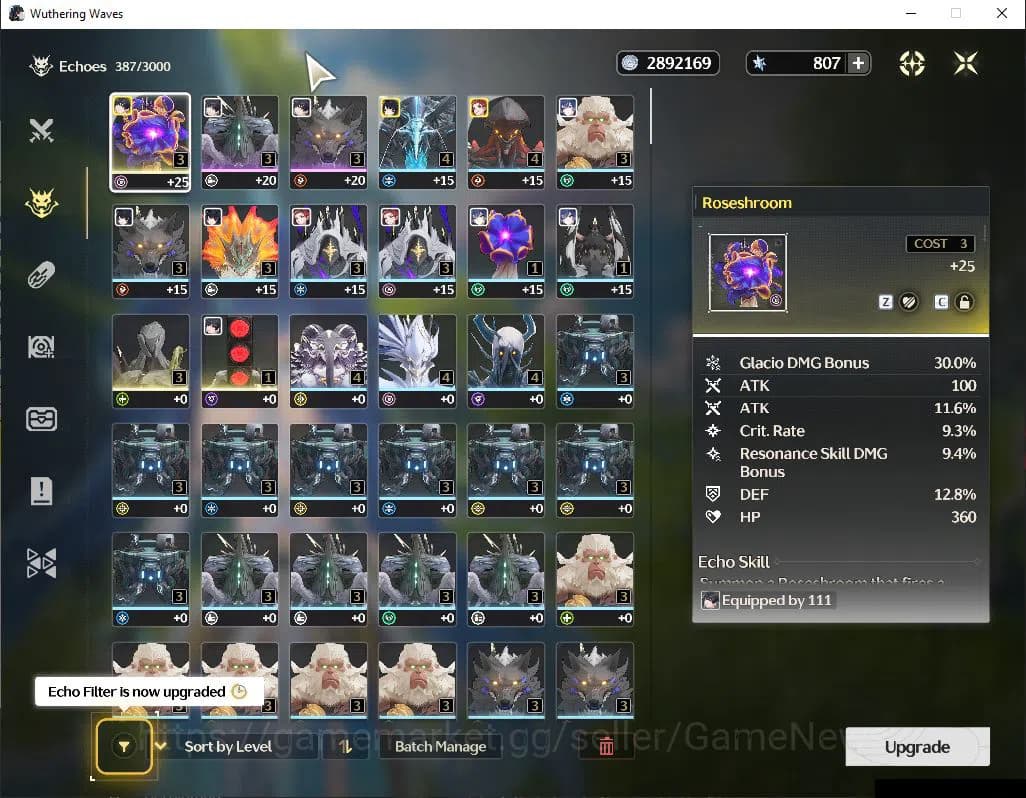Switch to the weapons crossed-swords tab

point(41,130)
